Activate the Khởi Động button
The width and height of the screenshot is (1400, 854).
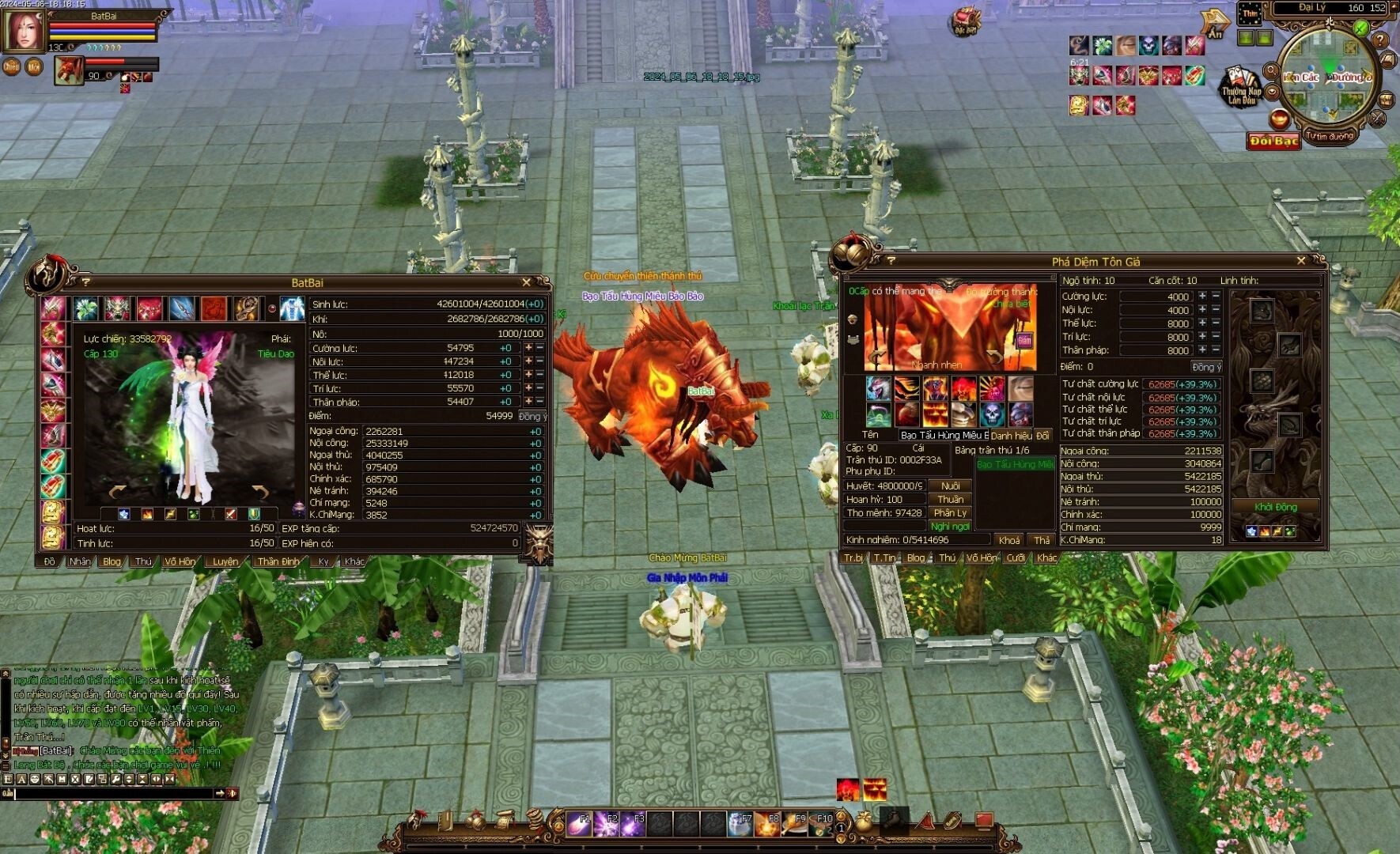pyautogui.click(x=1275, y=507)
